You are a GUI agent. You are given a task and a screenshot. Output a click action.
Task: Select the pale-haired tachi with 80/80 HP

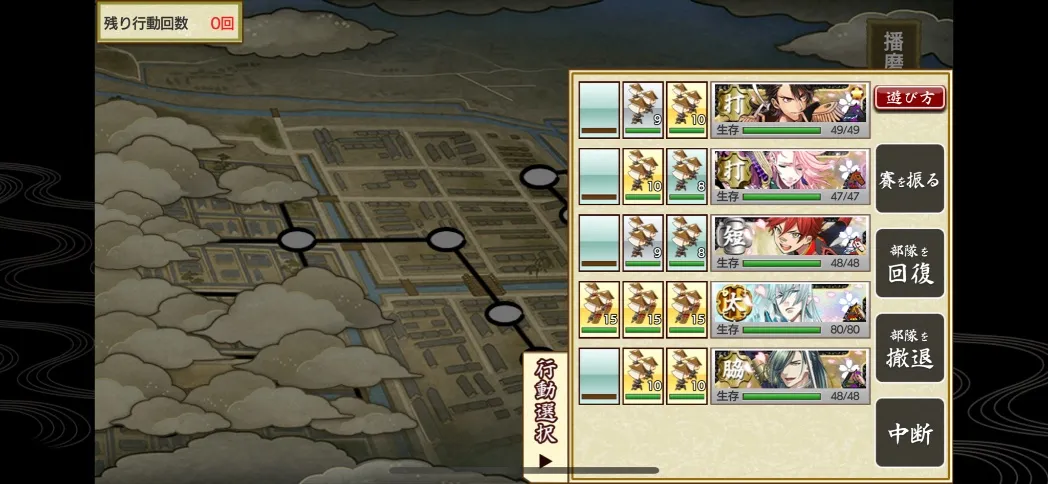789,310
